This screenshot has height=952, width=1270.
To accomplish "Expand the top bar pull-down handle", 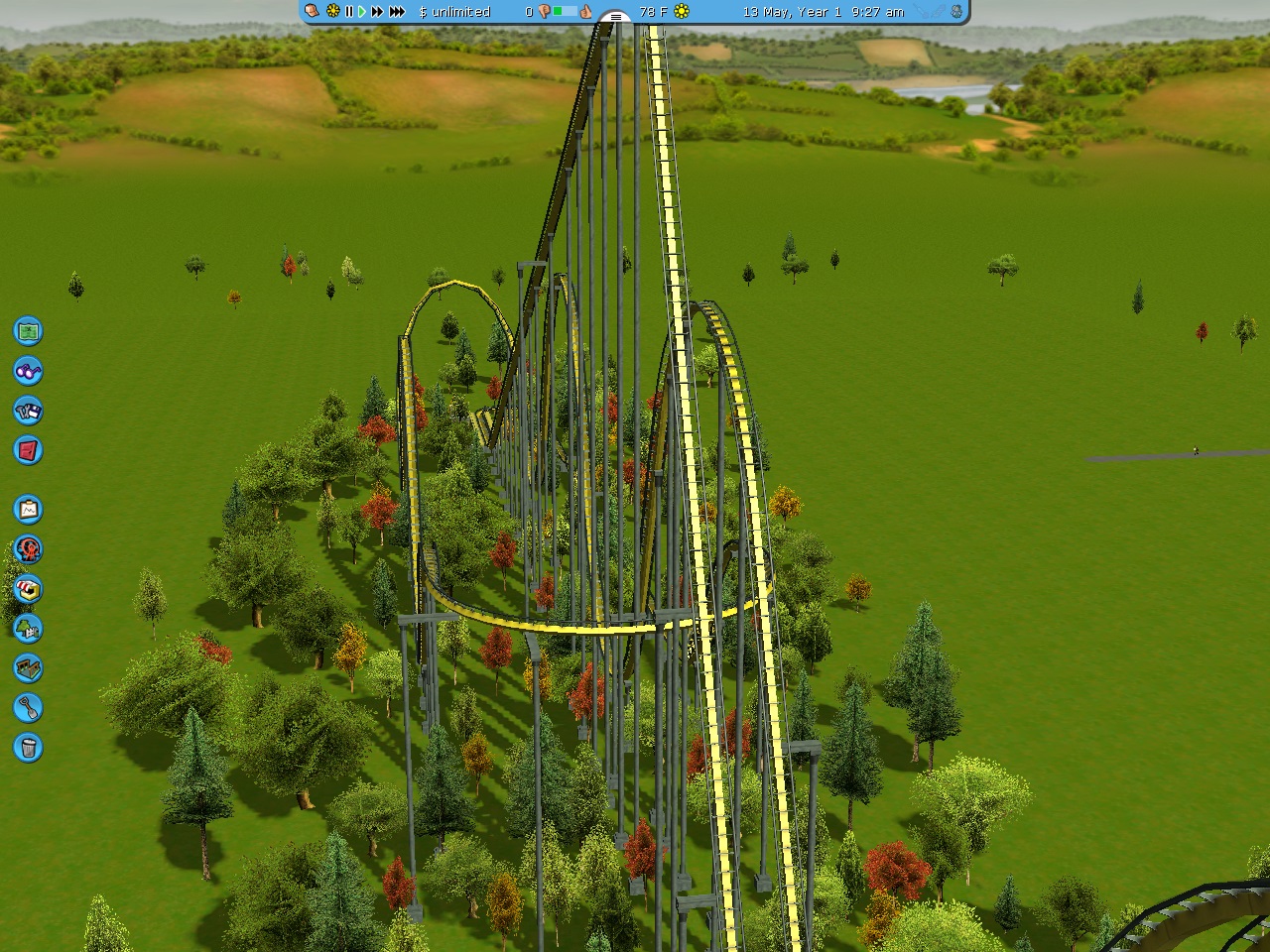I will coord(615,17).
